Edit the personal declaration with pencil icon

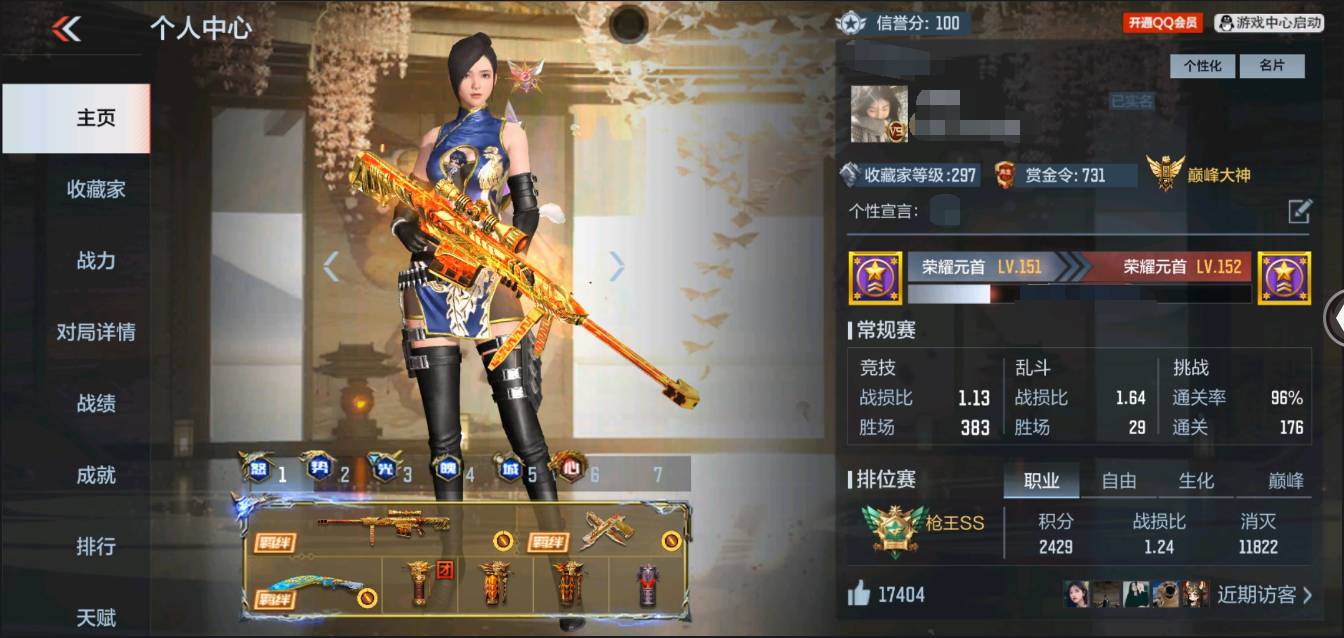pyautogui.click(x=1299, y=211)
